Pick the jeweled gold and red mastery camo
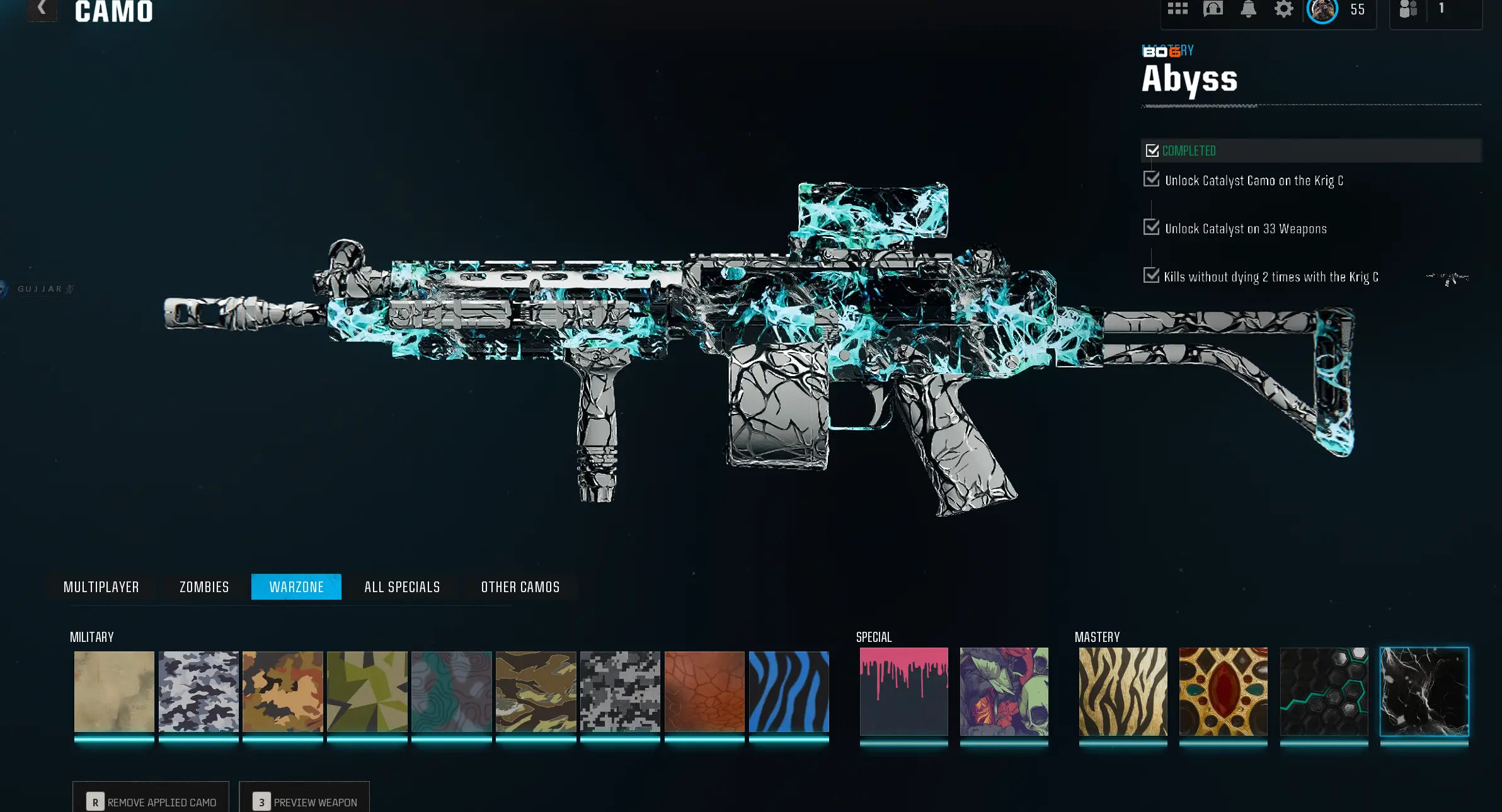 [1223, 692]
